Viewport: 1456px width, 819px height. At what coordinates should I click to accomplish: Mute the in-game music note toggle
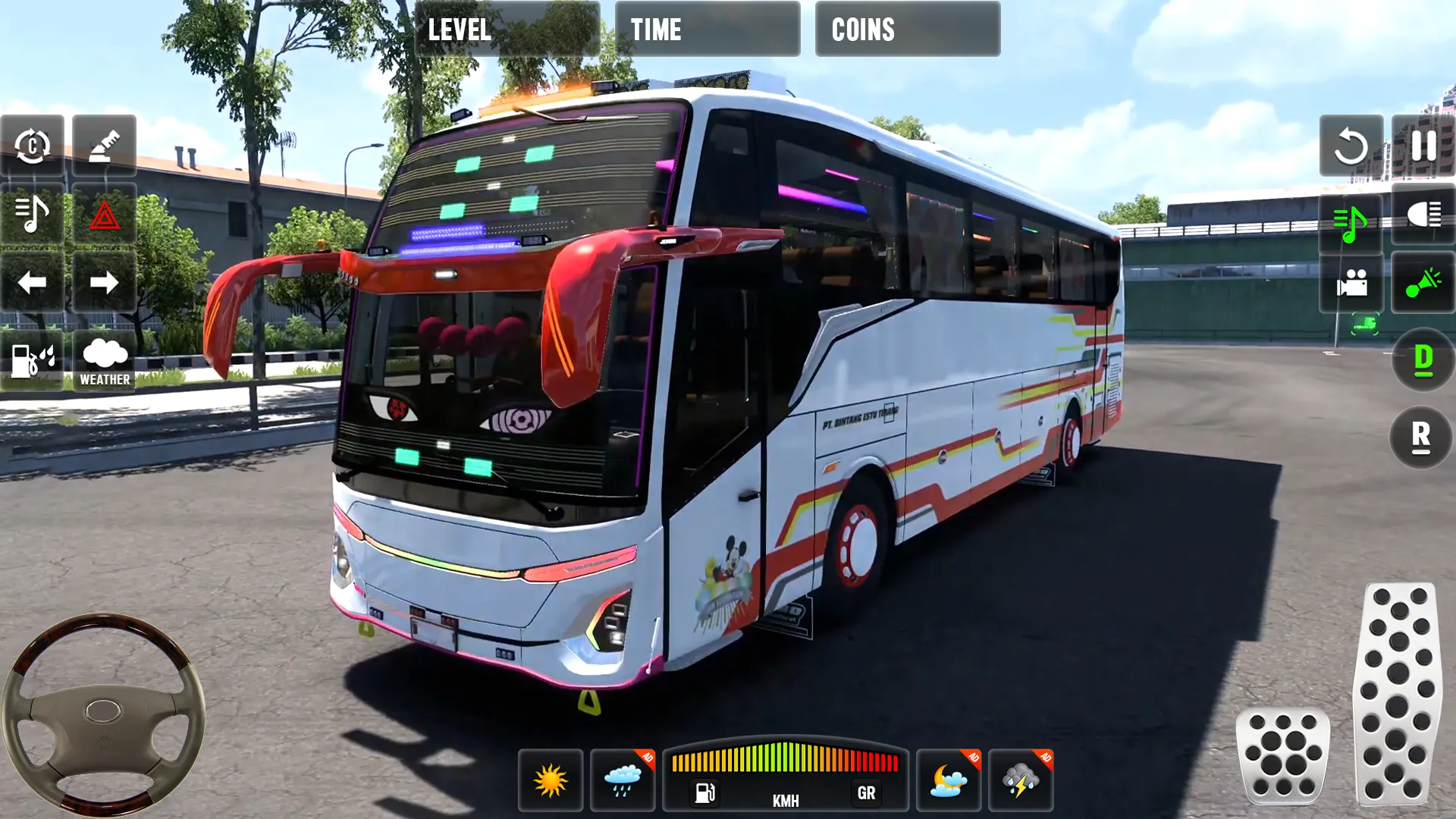[30, 214]
